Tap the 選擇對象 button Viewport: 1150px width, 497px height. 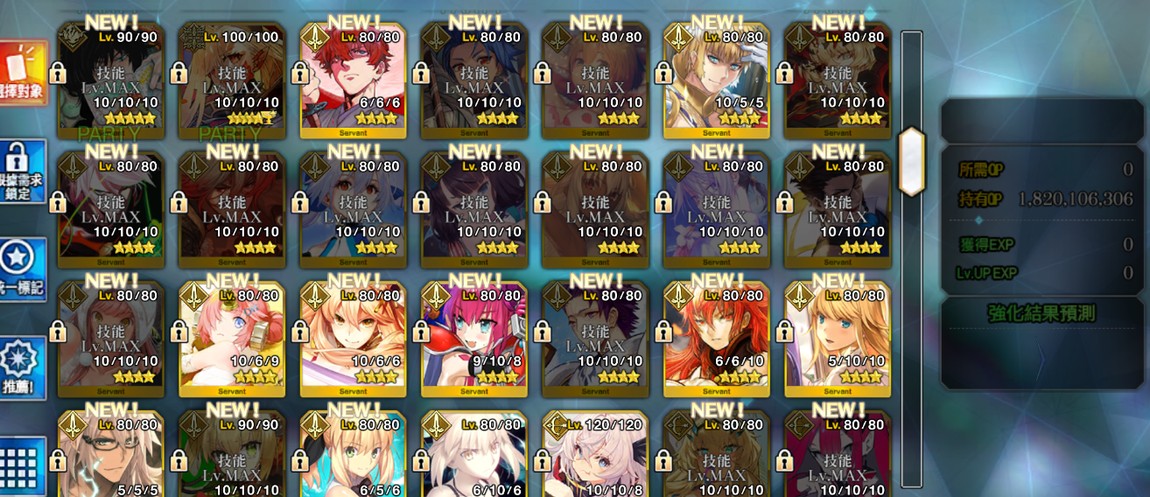(x=22, y=76)
